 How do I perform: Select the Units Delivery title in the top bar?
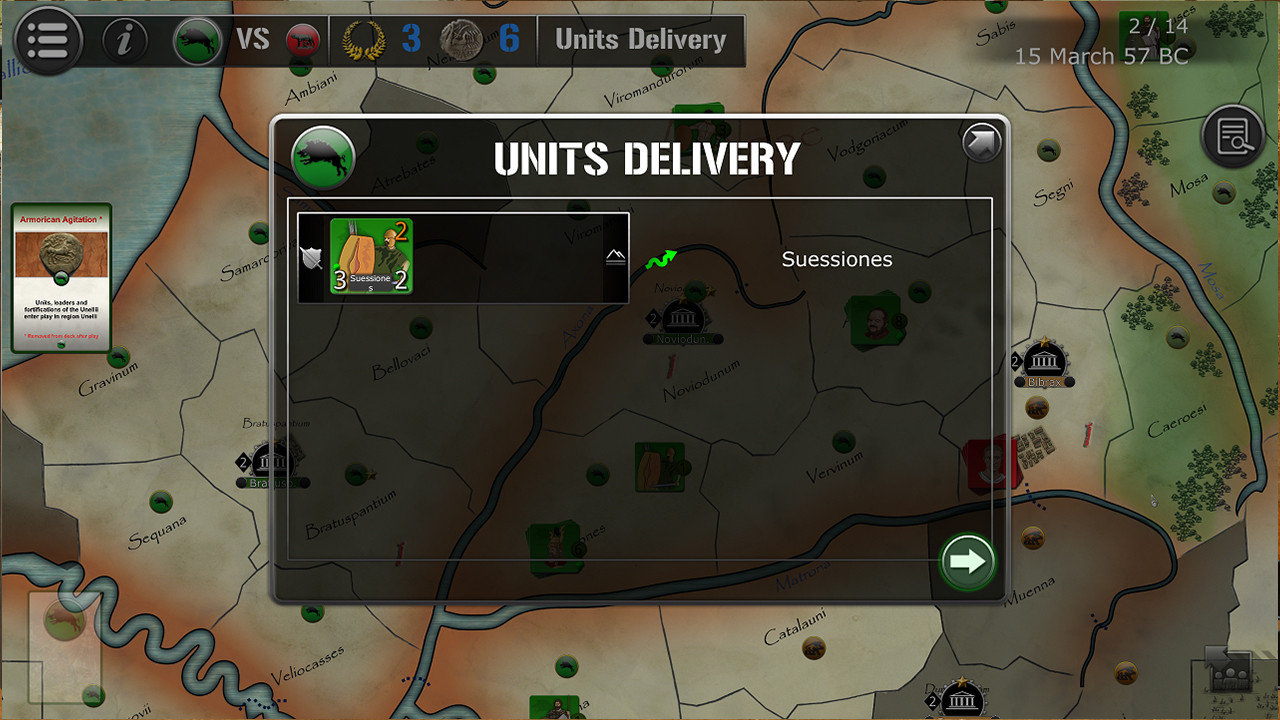click(641, 40)
